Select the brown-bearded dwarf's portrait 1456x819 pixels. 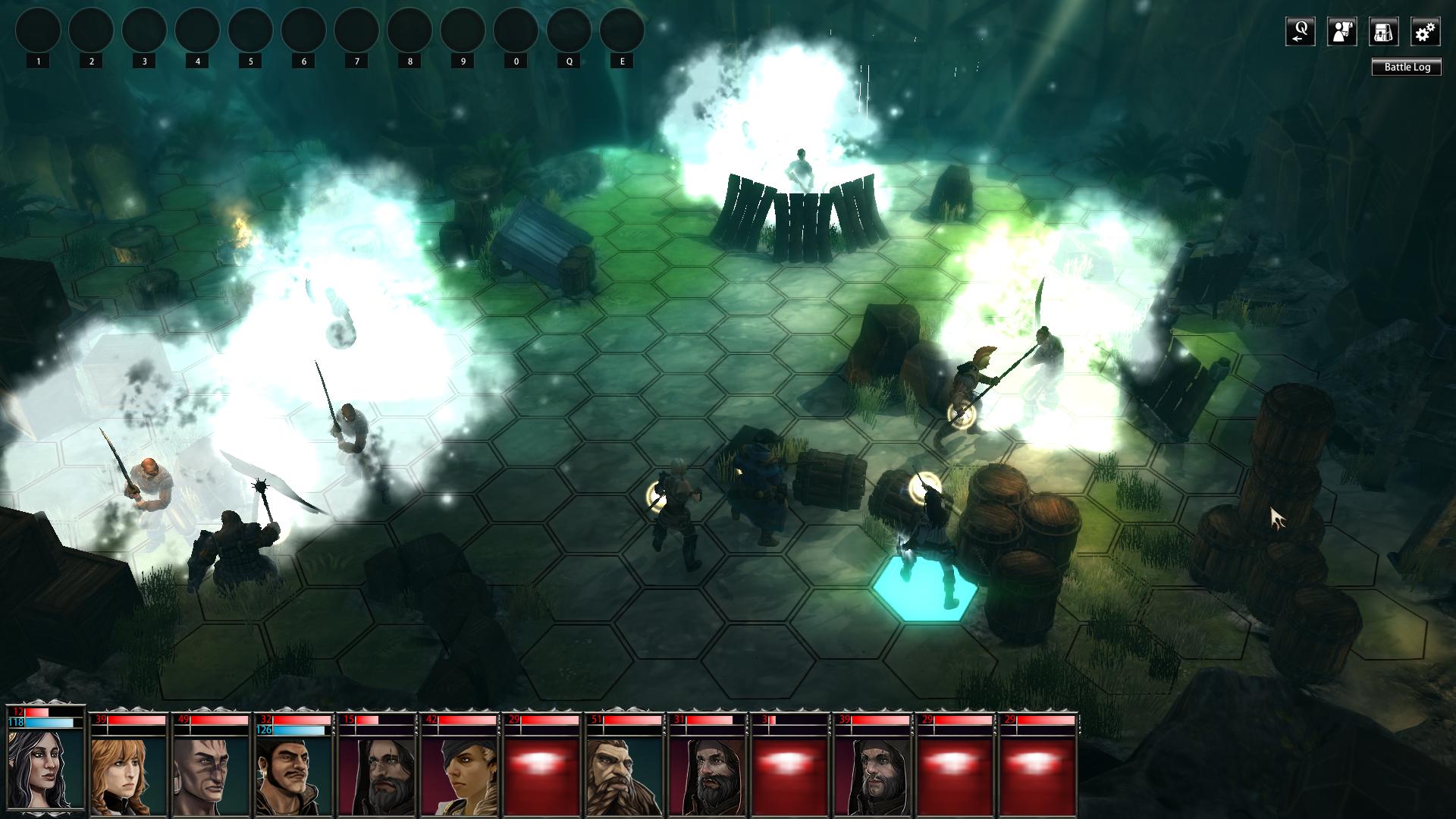tap(623, 775)
